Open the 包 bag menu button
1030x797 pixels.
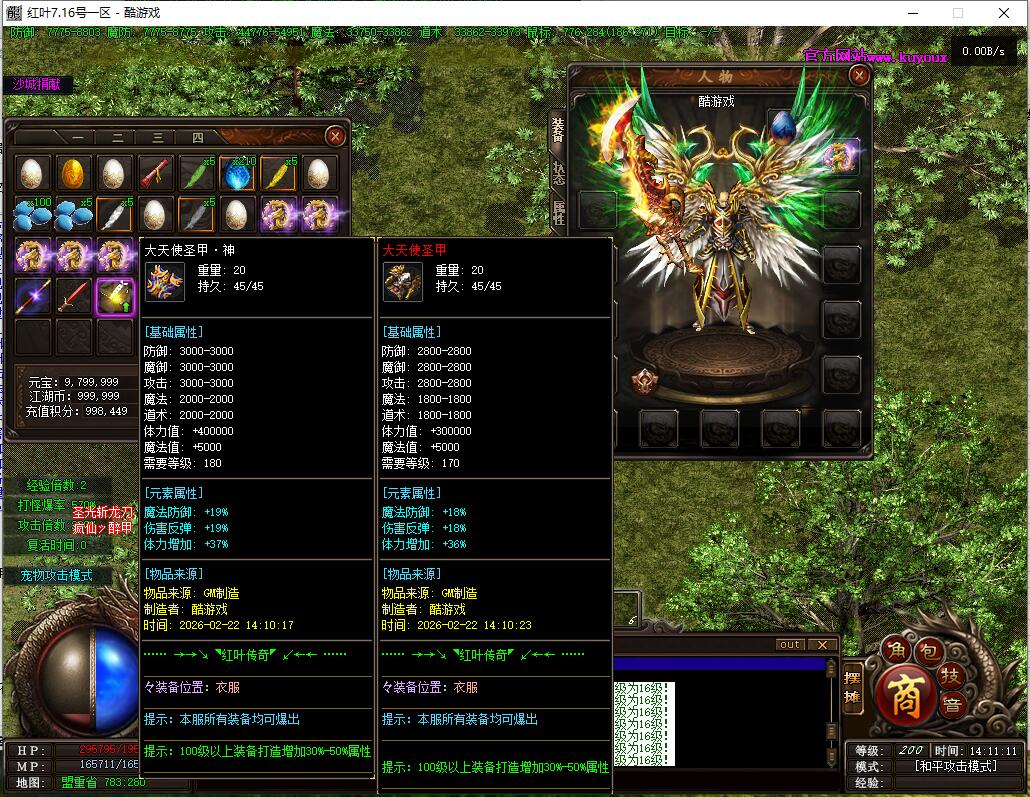point(927,652)
